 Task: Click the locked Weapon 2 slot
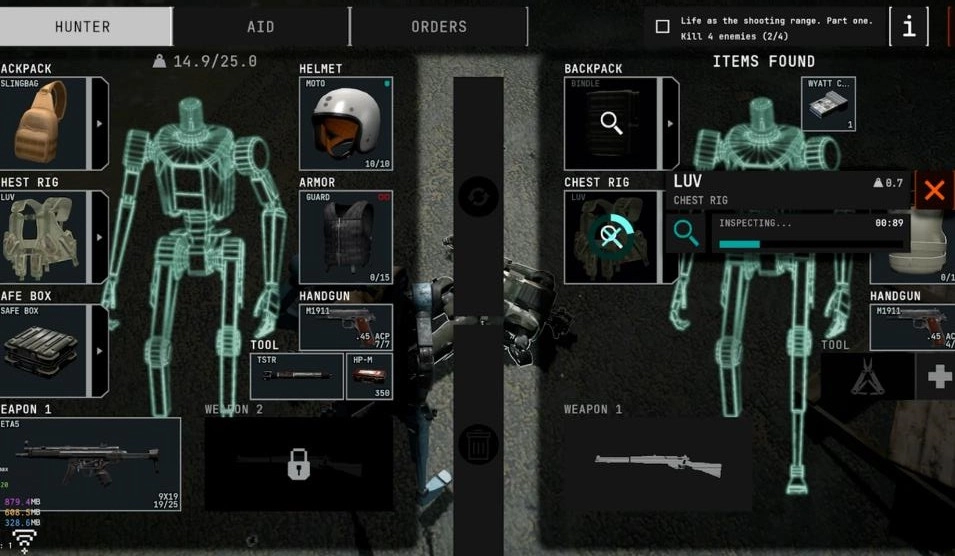[x=298, y=463]
